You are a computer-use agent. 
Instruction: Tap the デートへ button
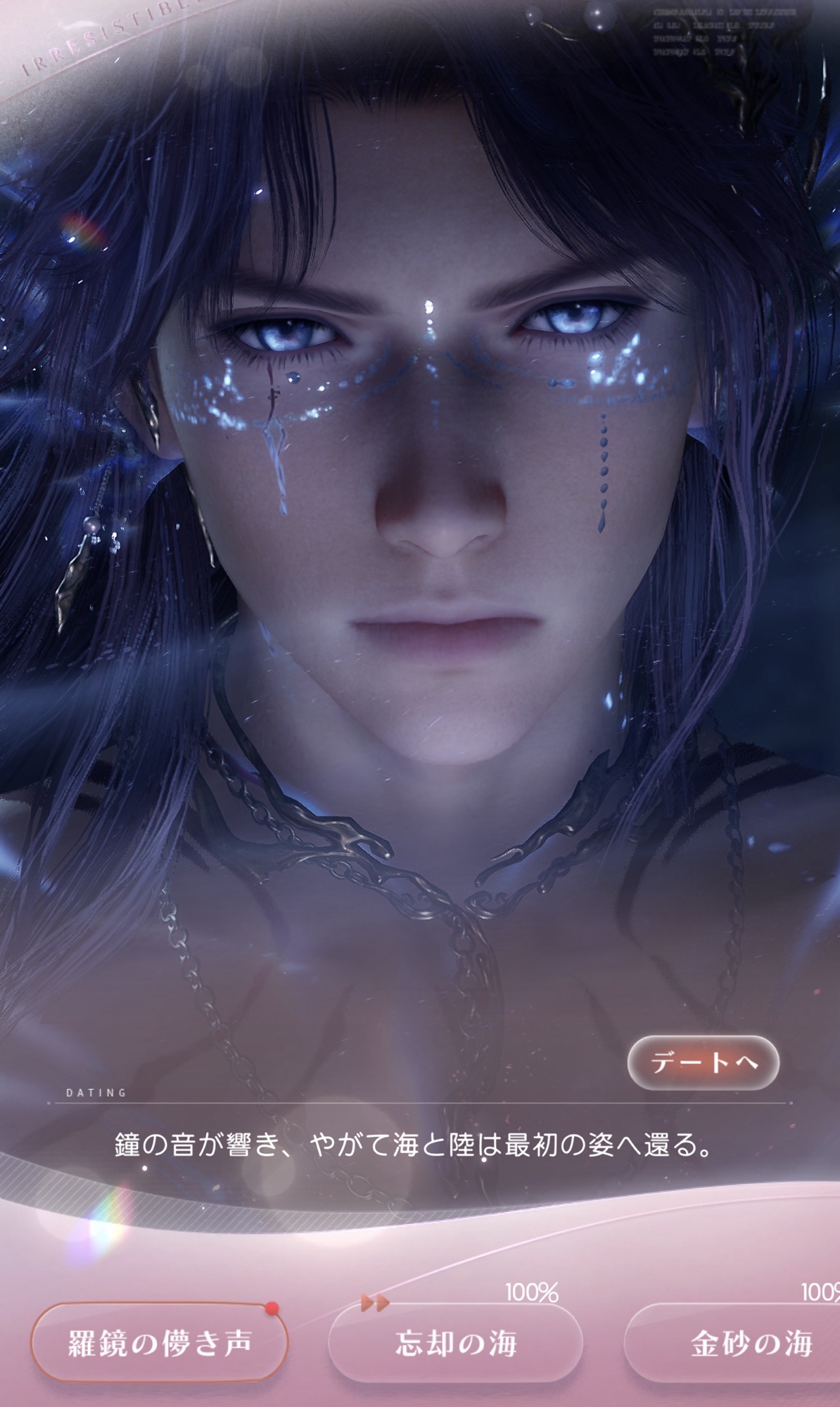tap(703, 1062)
